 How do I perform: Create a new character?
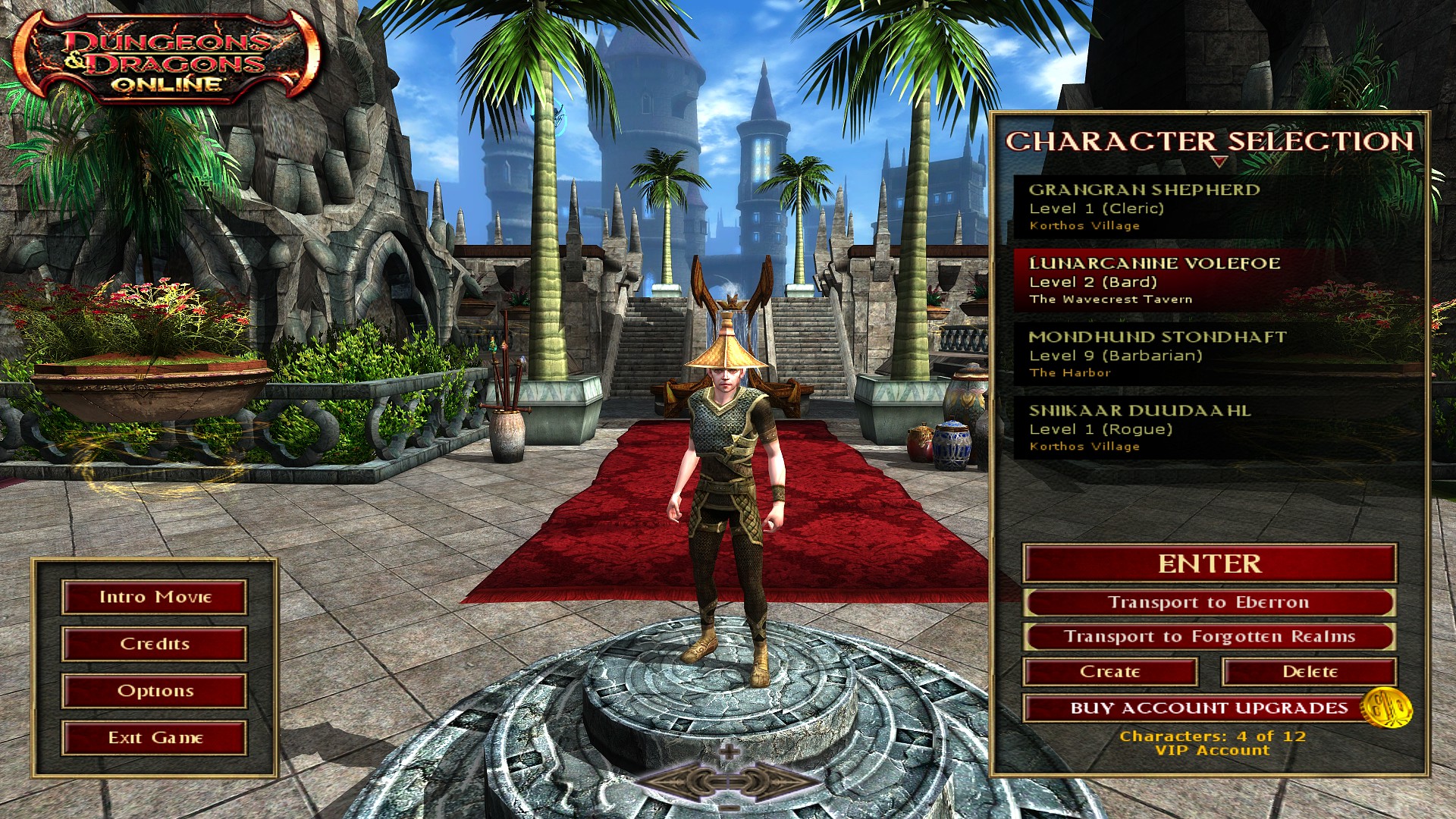click(x=1110, y=672)
